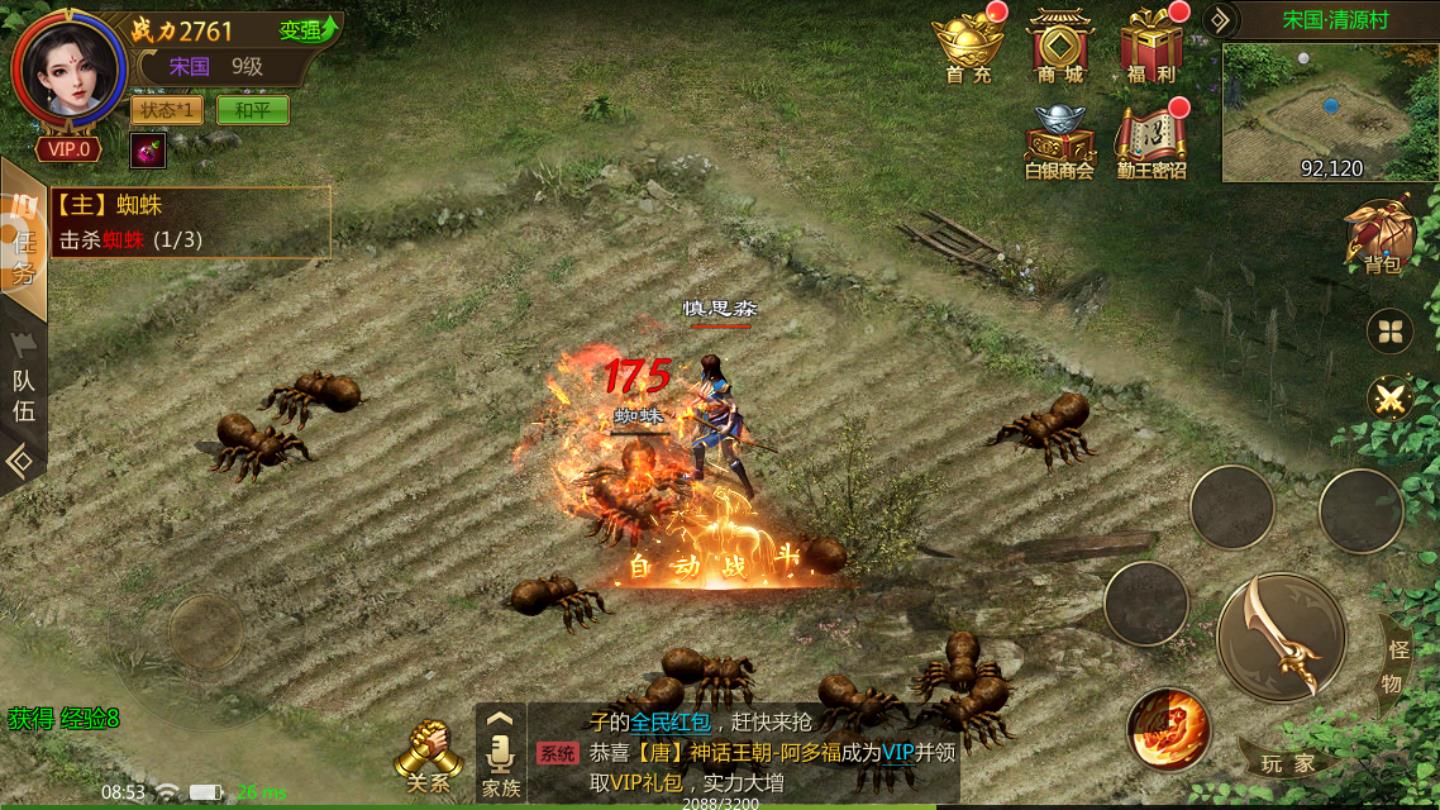Attack with the sword basic attack button

coord(1281,637)
